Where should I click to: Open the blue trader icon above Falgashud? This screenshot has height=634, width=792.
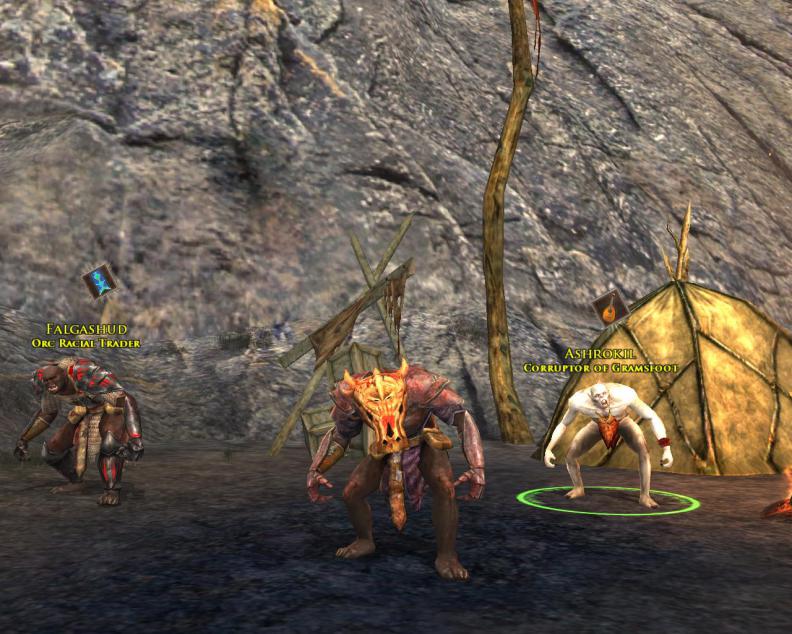(x=99, y=282)
